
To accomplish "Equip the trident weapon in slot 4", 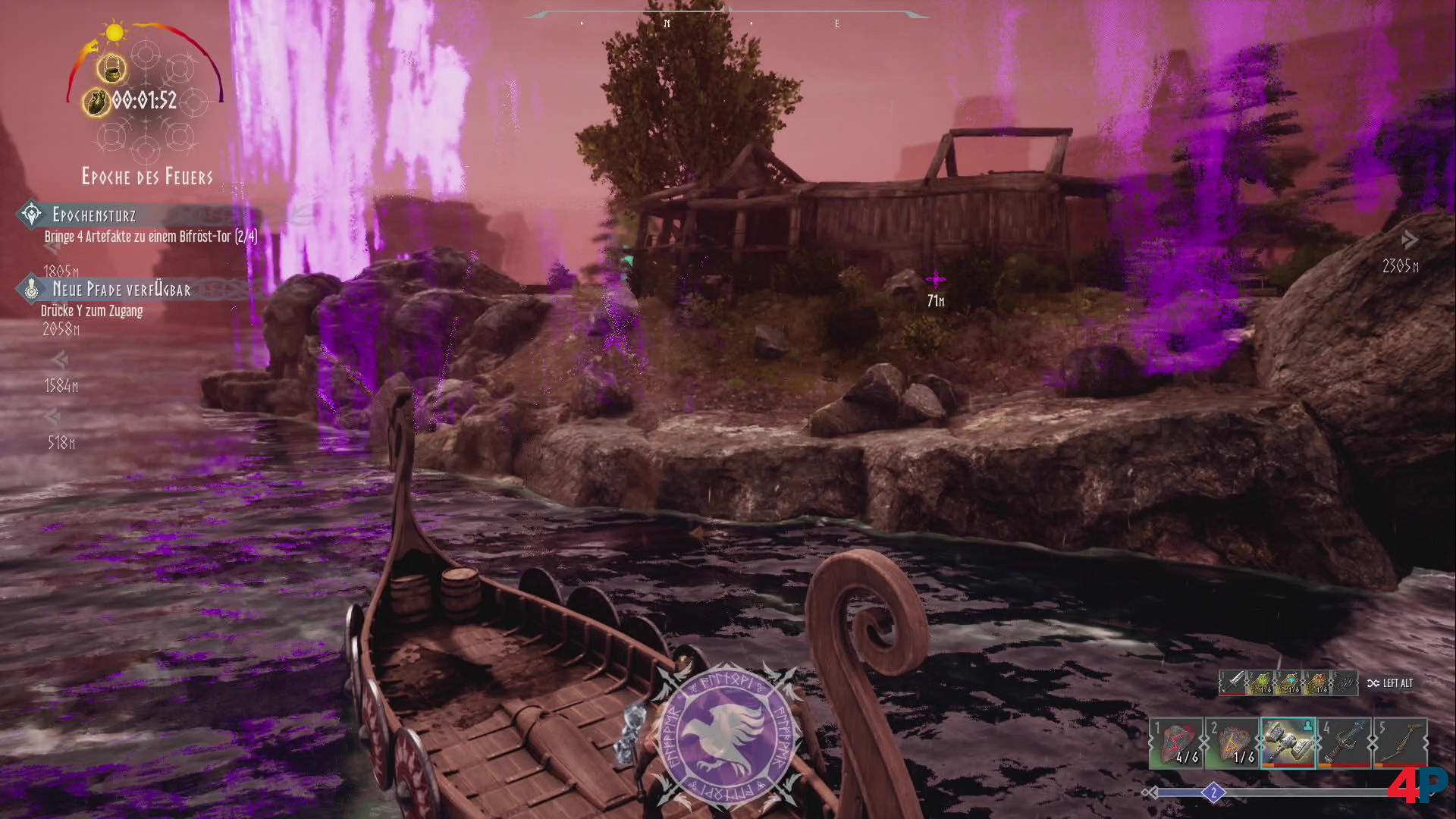I will 1345,743.
